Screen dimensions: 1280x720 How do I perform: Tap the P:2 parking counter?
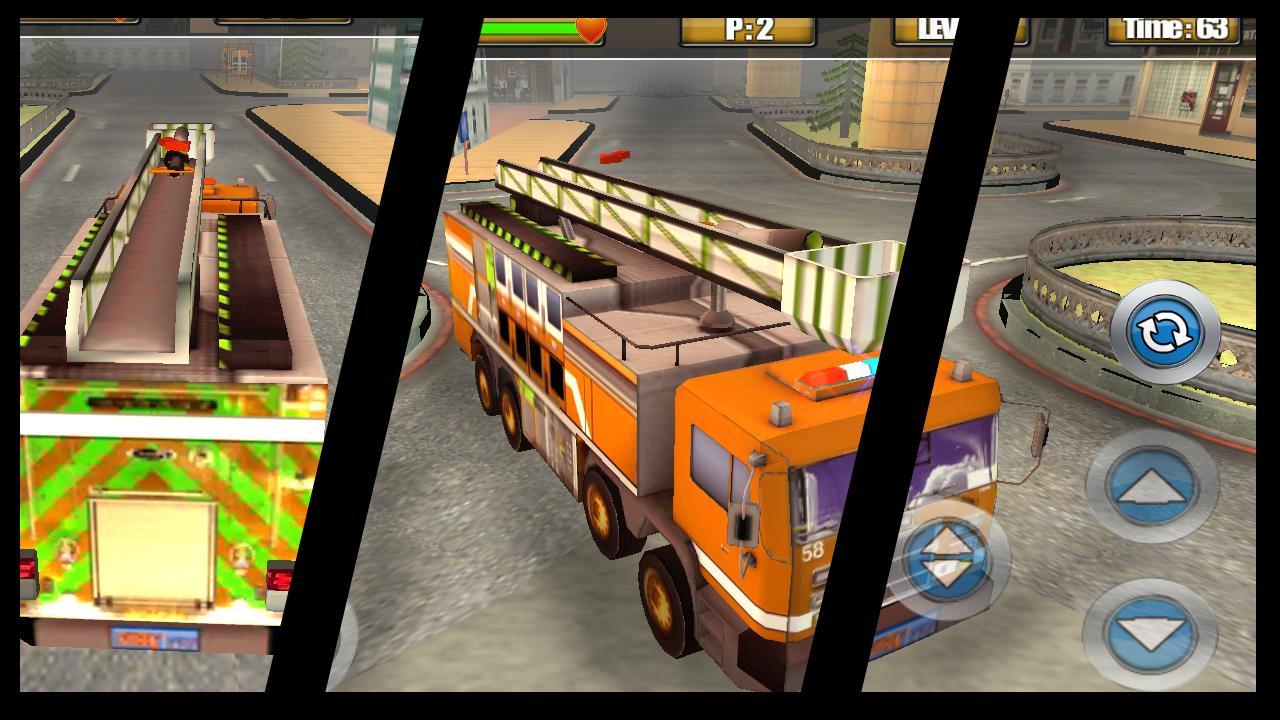pyautogui.click(x=748, y=27)
